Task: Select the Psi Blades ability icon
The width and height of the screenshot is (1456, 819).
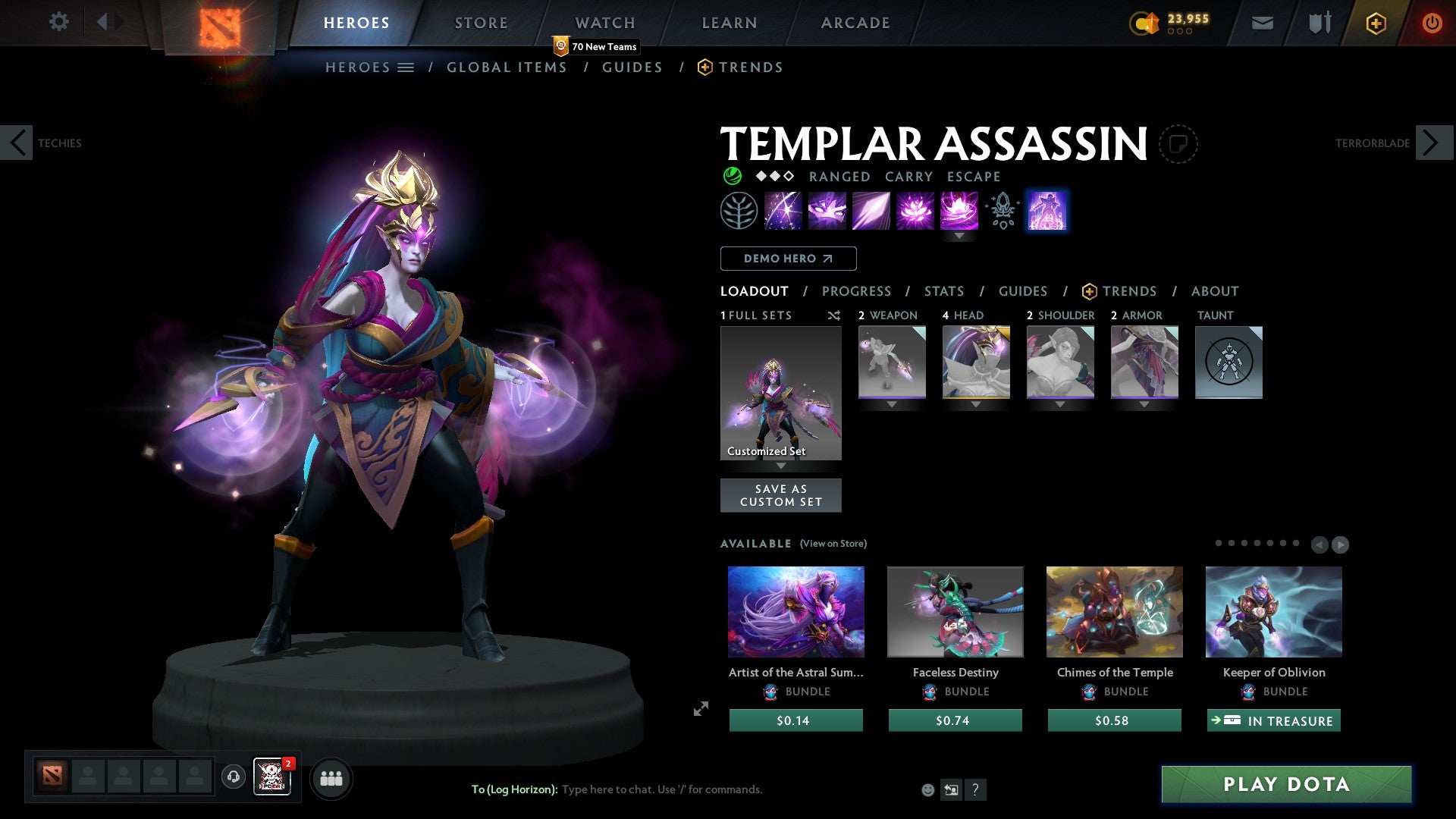Action: (x=870, y=211)
